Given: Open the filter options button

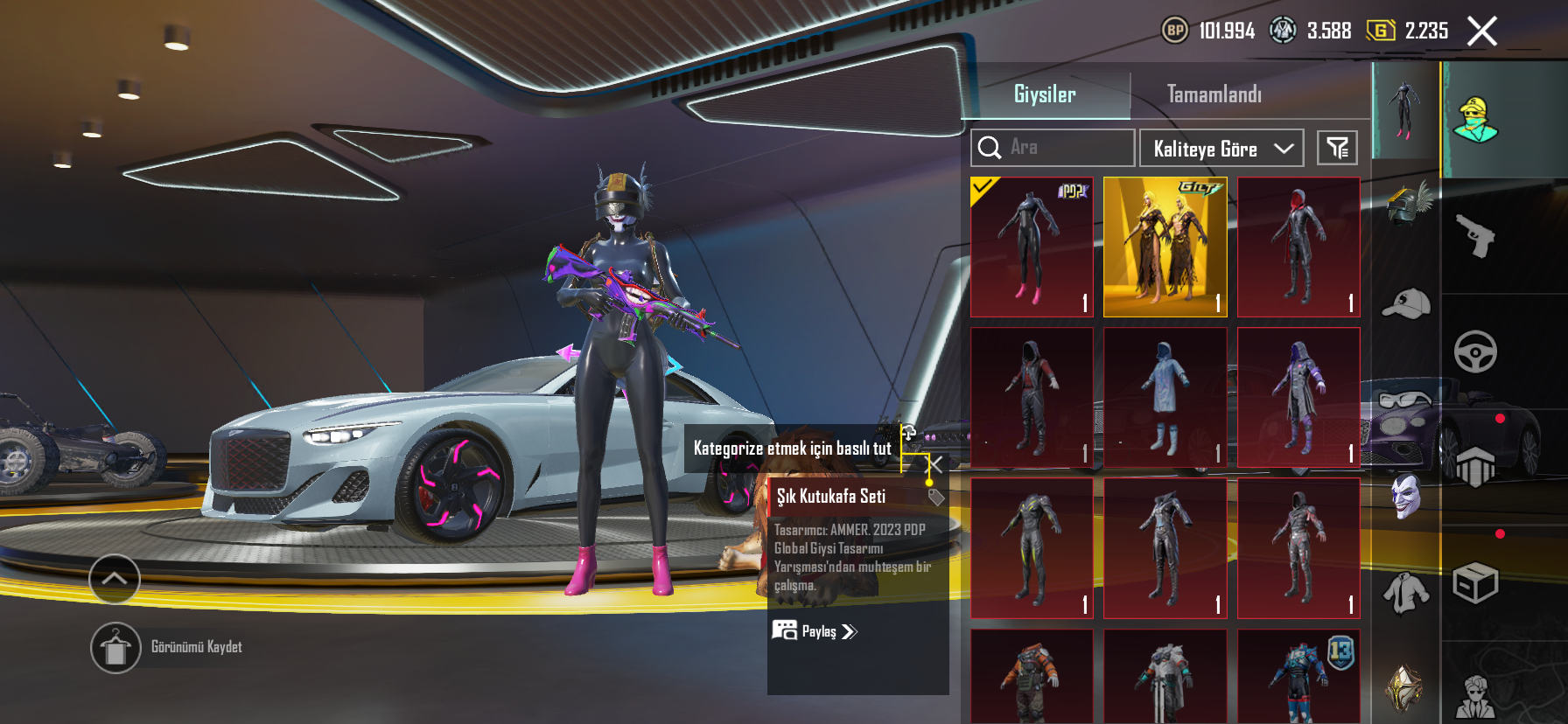Looking at the screenshot, I should 1337,148.
